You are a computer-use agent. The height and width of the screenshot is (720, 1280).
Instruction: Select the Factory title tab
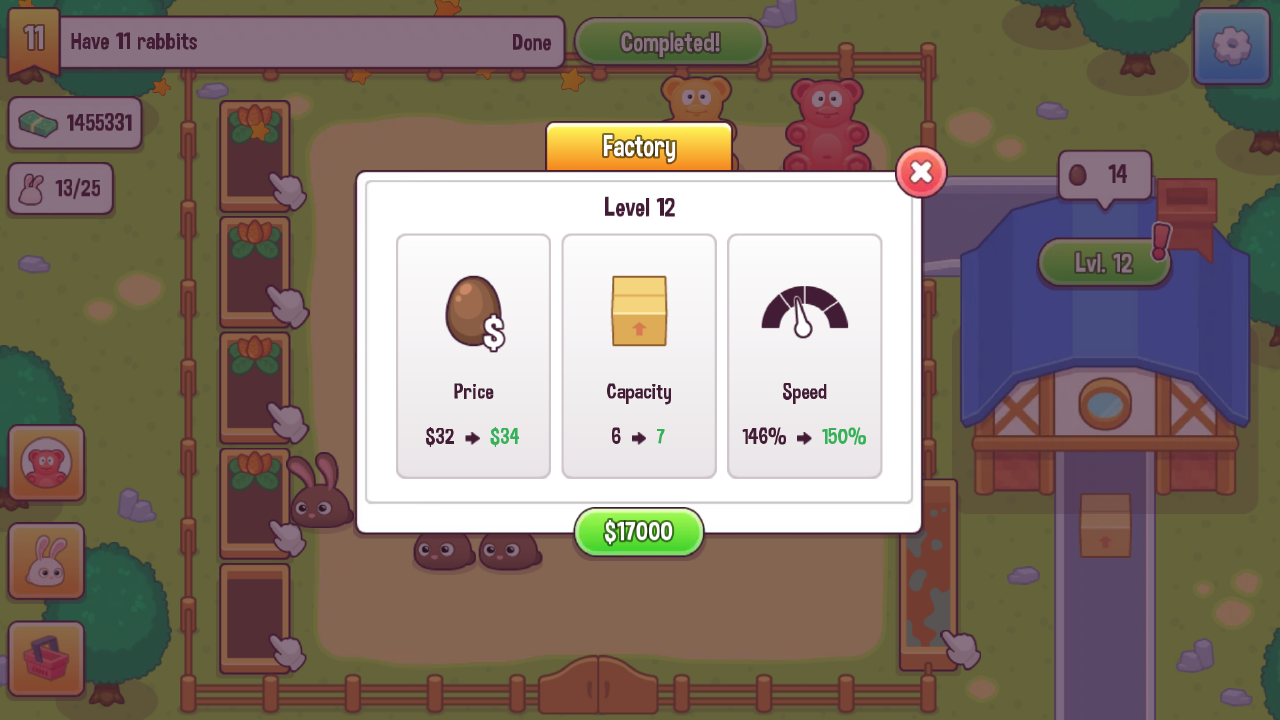click(639, 147)
